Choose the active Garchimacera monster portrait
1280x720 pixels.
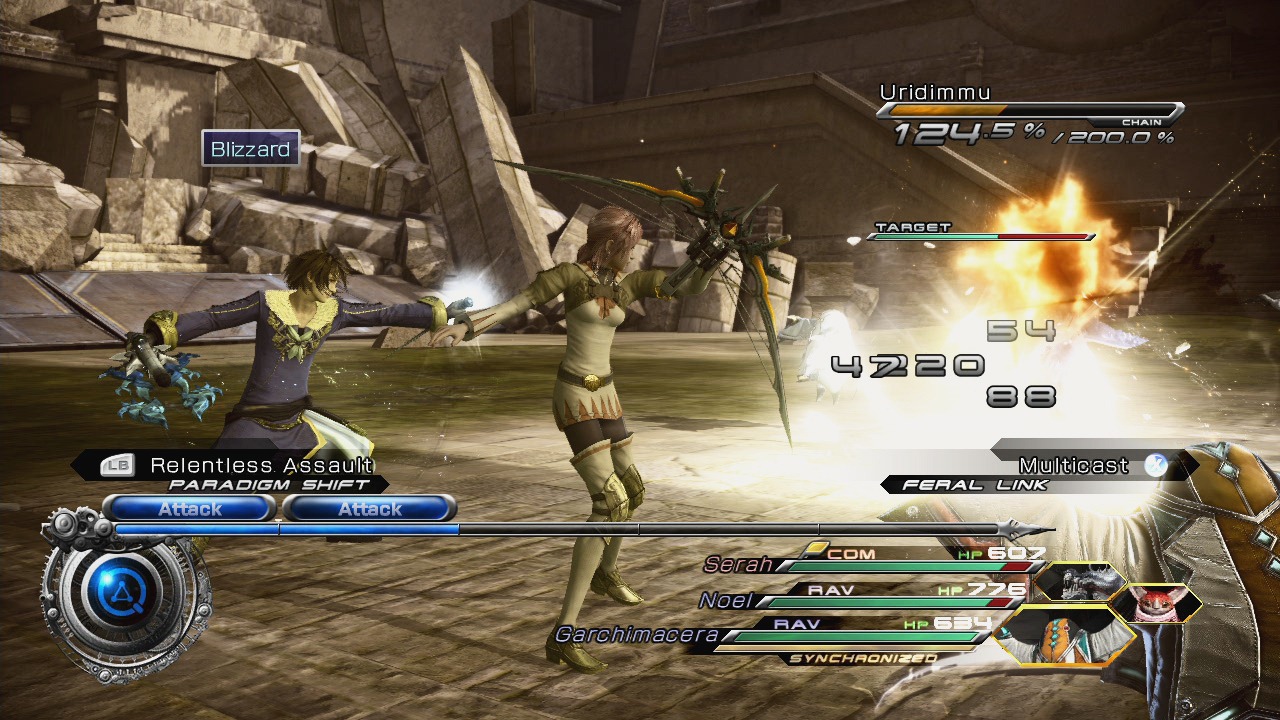1067,636
